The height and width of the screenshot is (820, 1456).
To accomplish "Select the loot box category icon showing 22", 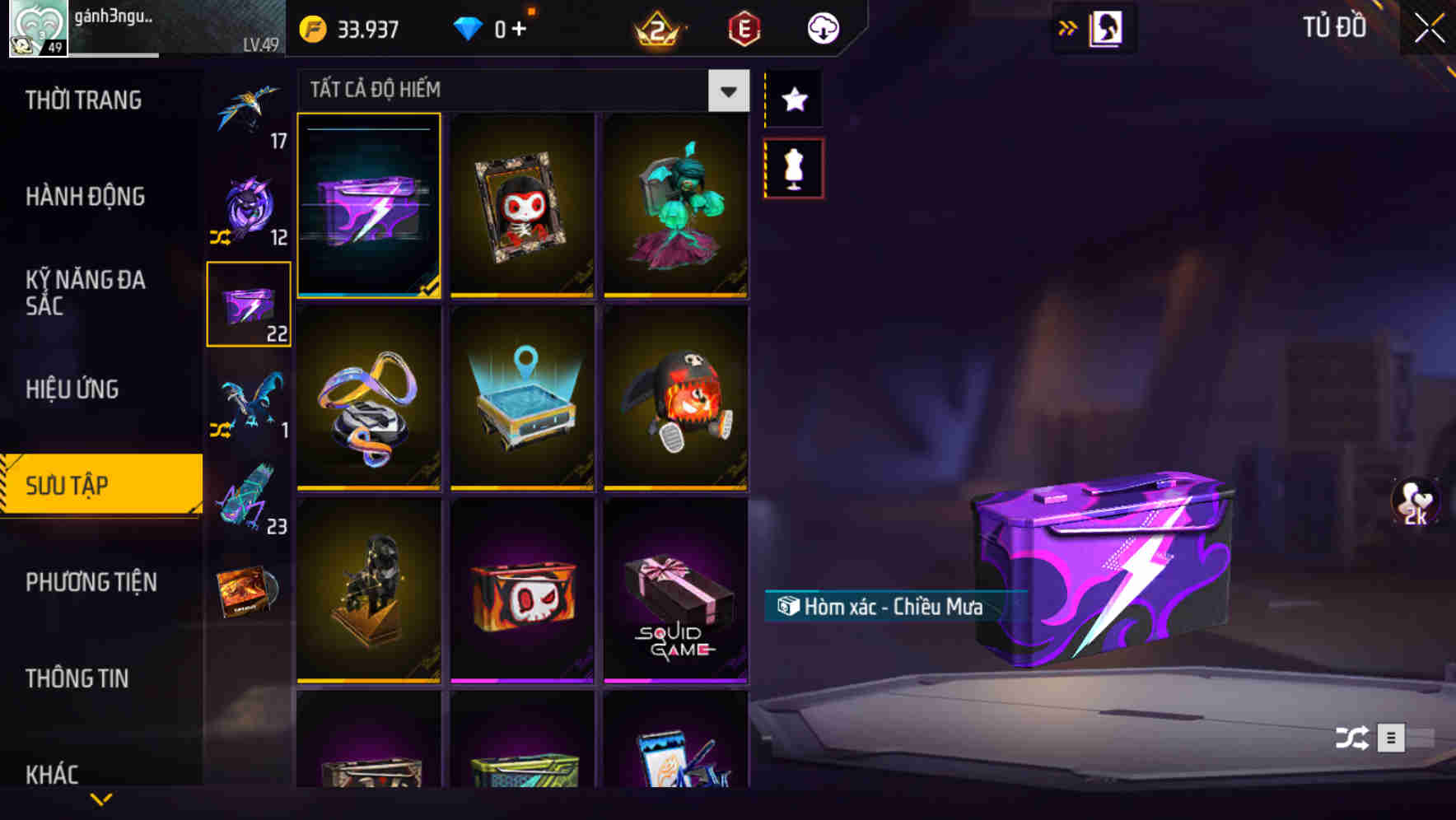I will coord(248,302).
